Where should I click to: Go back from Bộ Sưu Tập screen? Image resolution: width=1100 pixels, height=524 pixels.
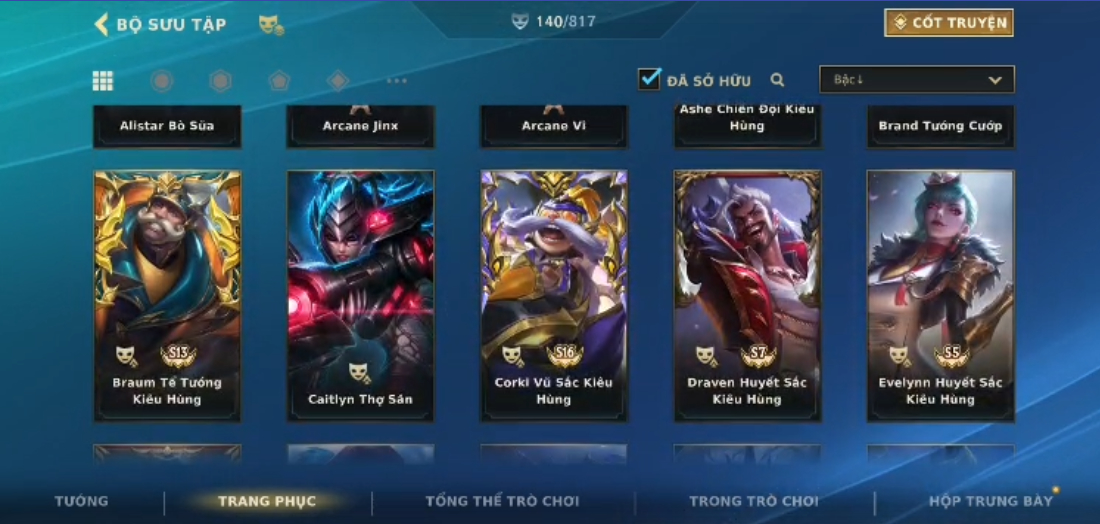(101, 24)
